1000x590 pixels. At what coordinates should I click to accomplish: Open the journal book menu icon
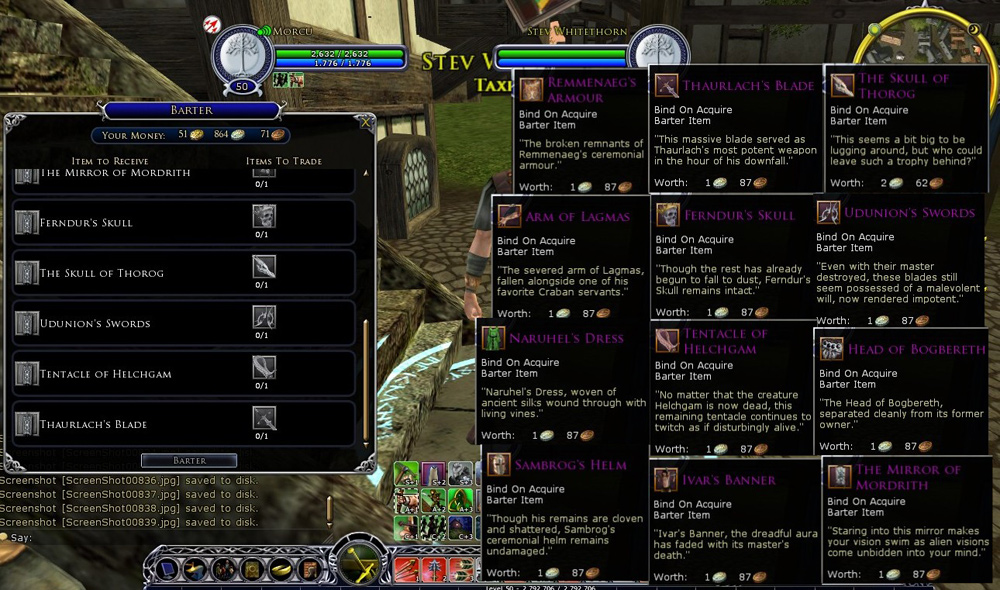(x=252, y=570)
